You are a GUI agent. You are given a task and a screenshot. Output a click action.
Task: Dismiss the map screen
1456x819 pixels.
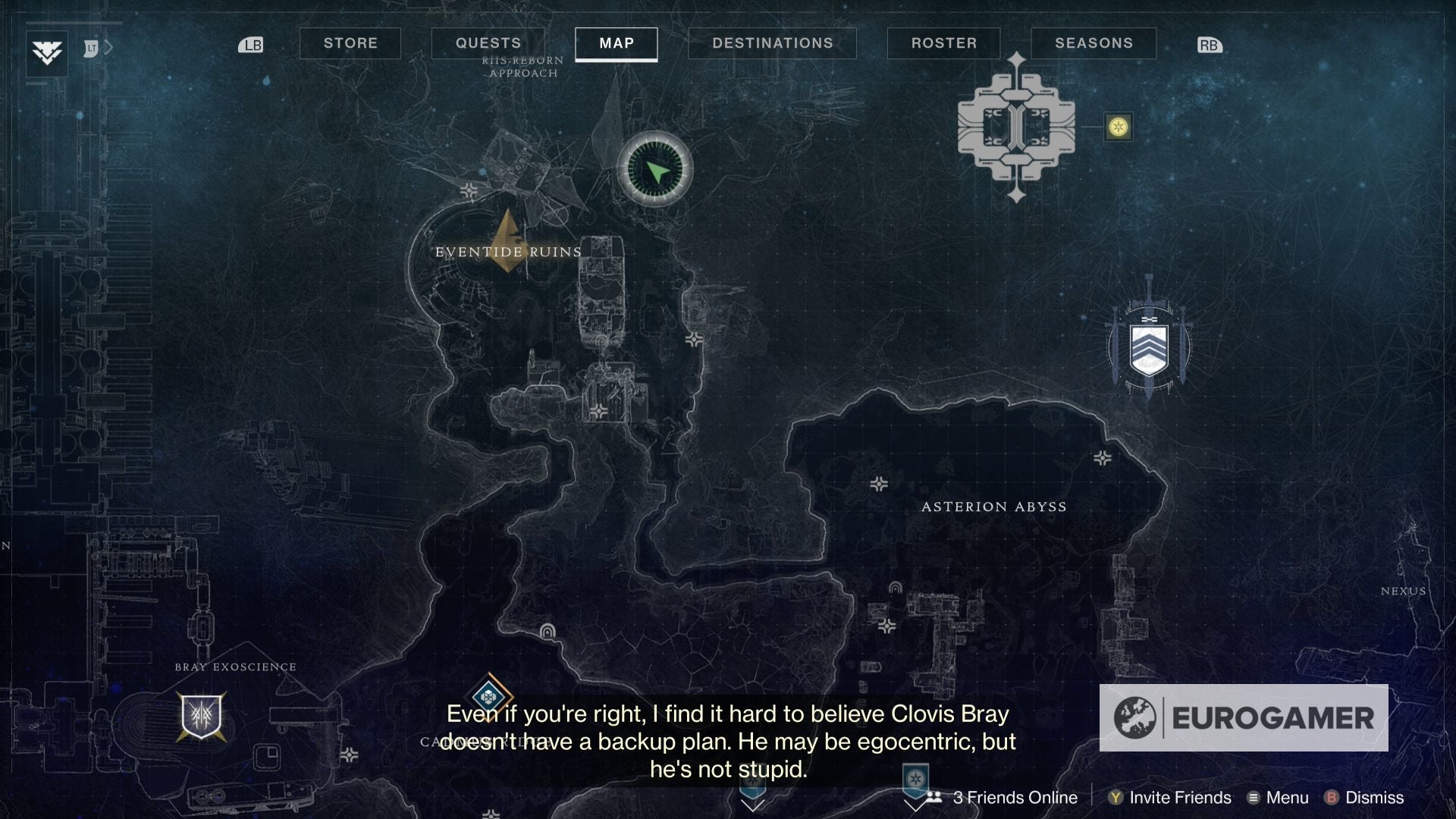coord(1372,797)
